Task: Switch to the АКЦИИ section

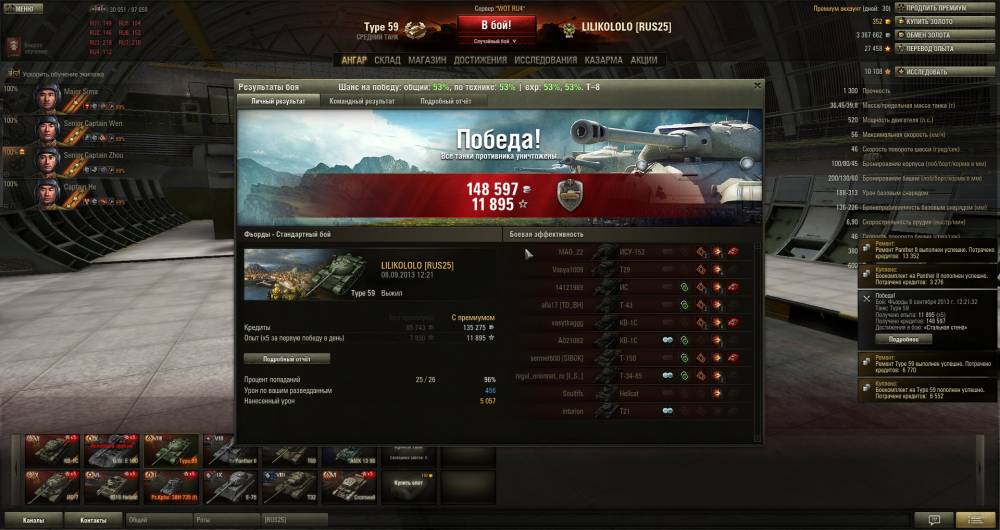Action: (644, 60)
